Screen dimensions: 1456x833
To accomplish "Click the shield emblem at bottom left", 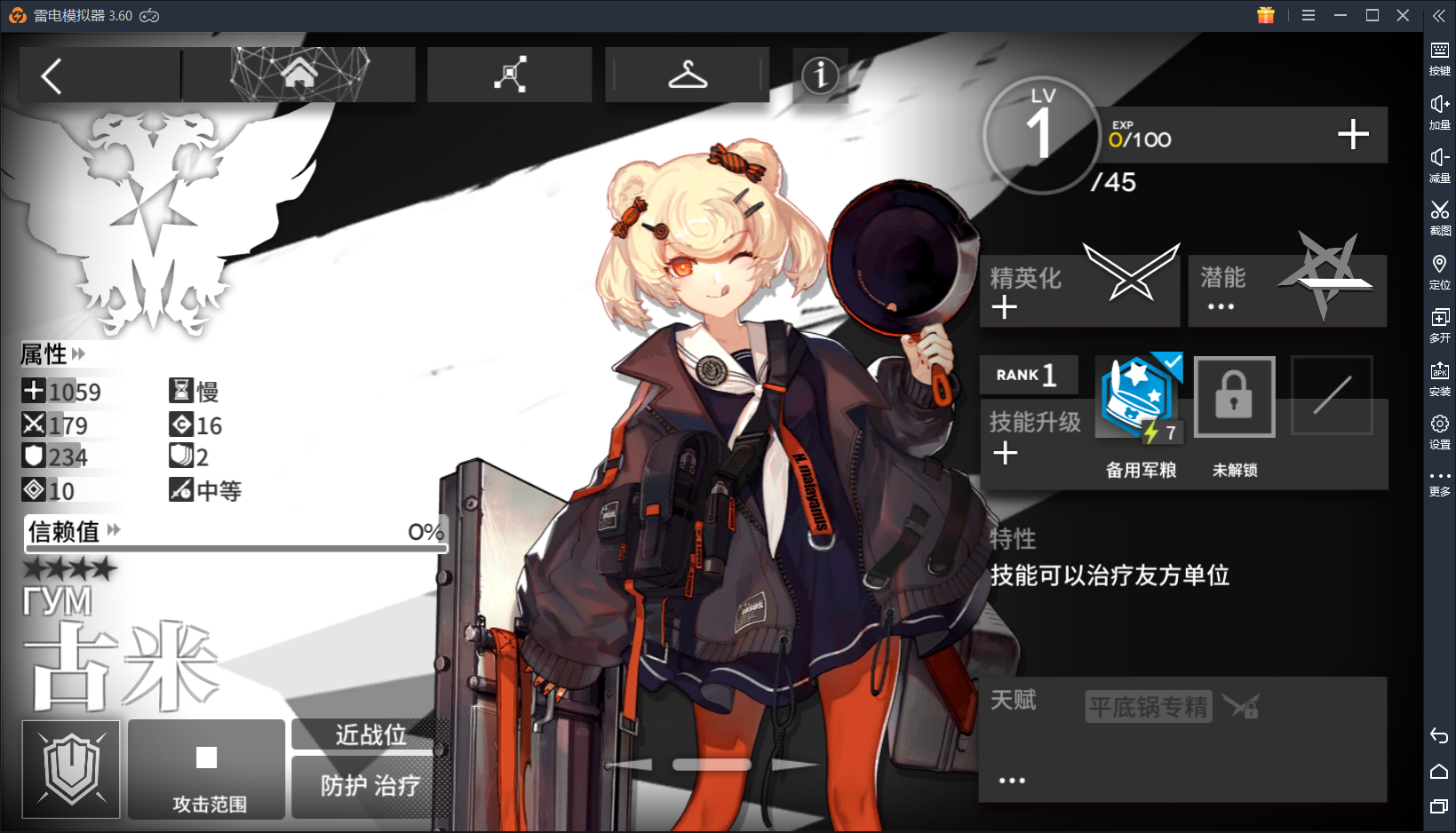I will tap(70, 769).
